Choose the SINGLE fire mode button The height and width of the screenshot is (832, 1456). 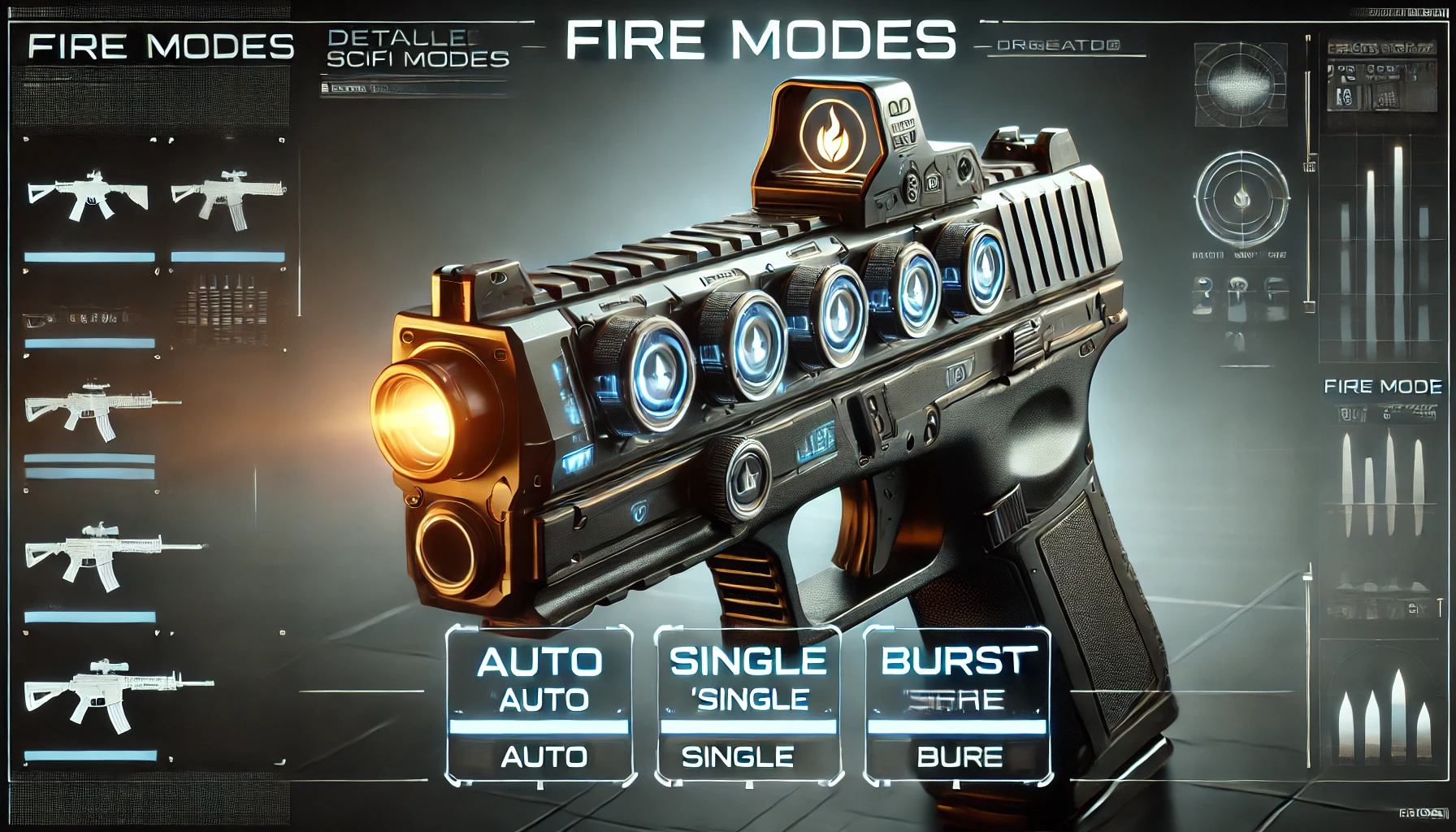point(747,705)
